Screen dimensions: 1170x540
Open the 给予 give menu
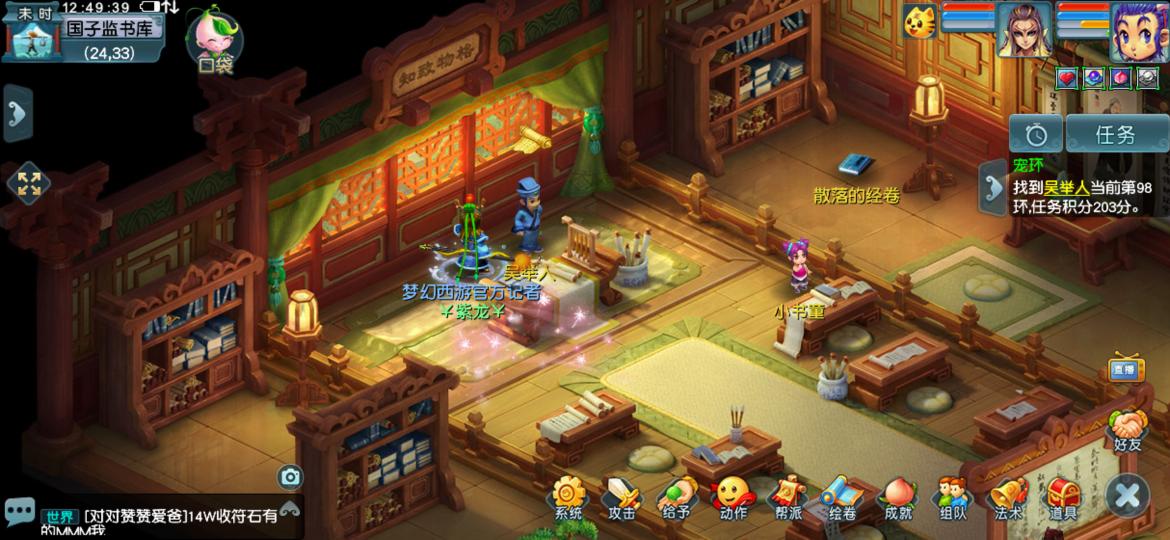(x=676, y=497)
